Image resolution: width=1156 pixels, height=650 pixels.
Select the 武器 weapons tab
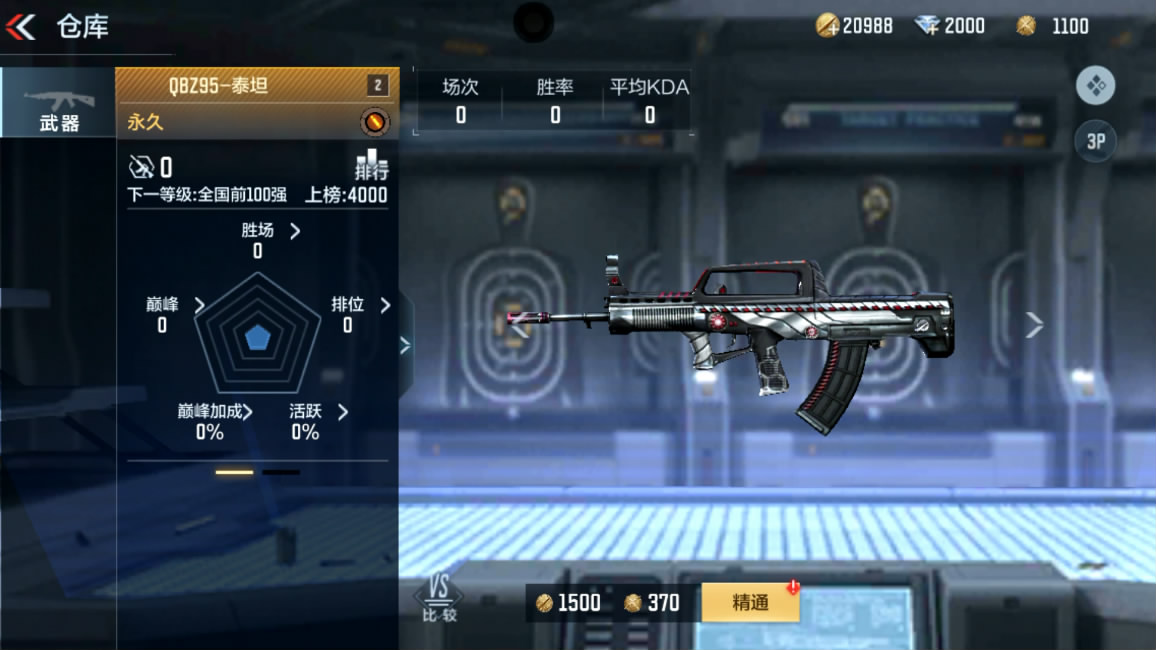coord(58,104)
